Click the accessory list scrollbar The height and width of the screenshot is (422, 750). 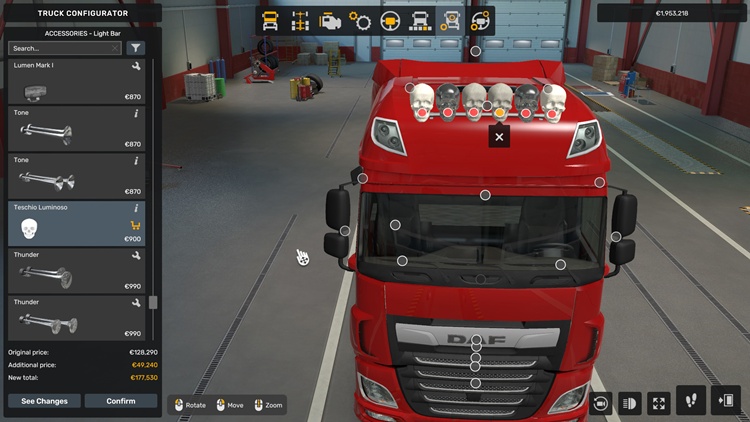[x=152, y=302]
